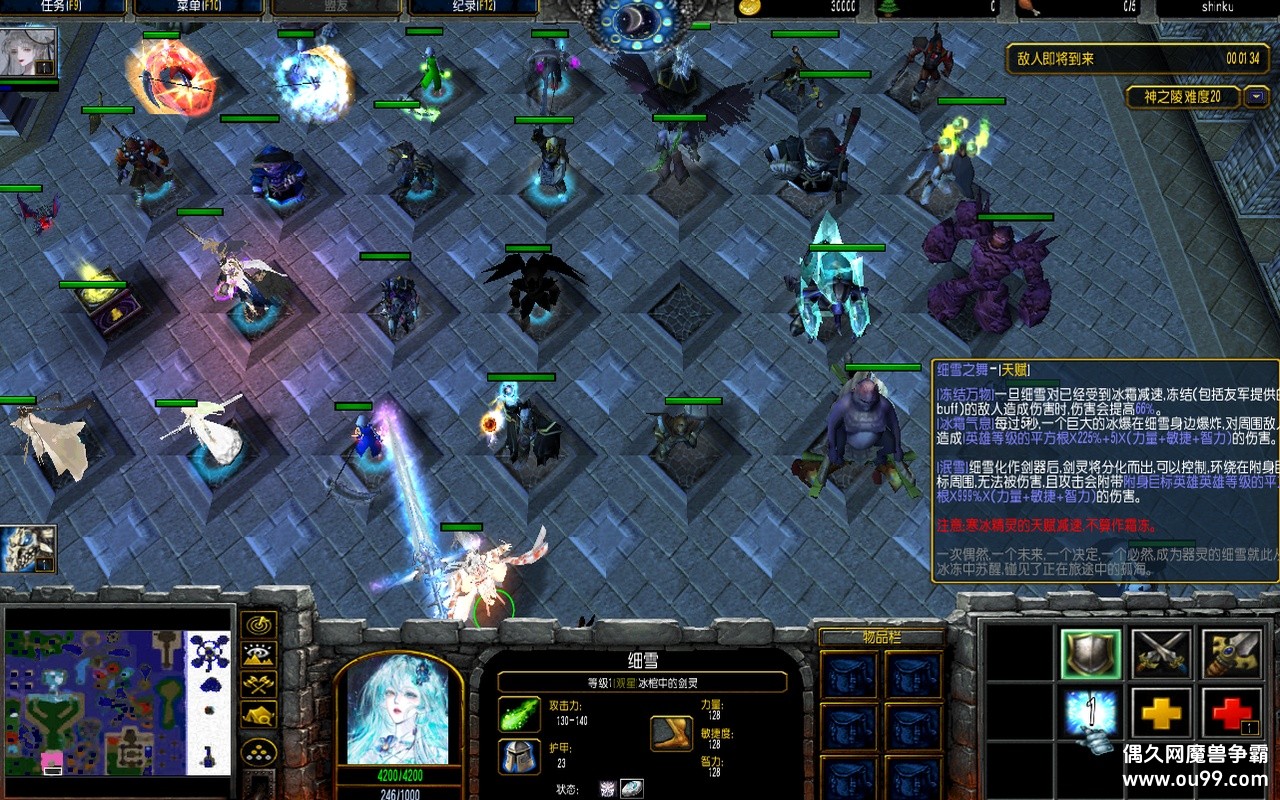The height and width of the screenshot is (800, 1280).
Task: Toggle the minimap terrain display button
Action: [260, 656]
